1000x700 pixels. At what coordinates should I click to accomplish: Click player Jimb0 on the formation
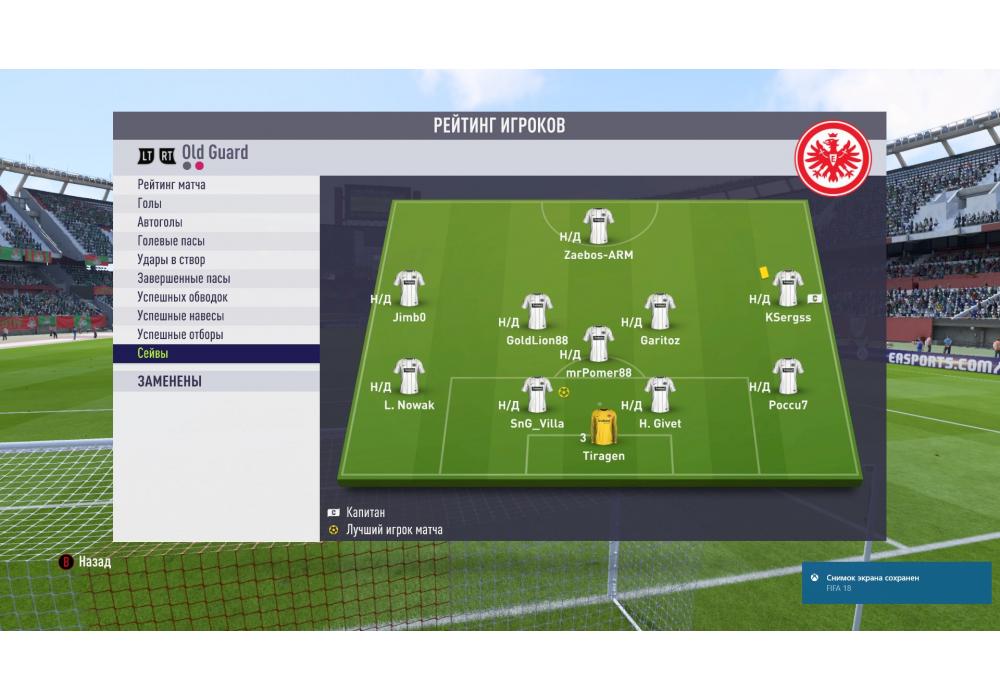(409, 289)
